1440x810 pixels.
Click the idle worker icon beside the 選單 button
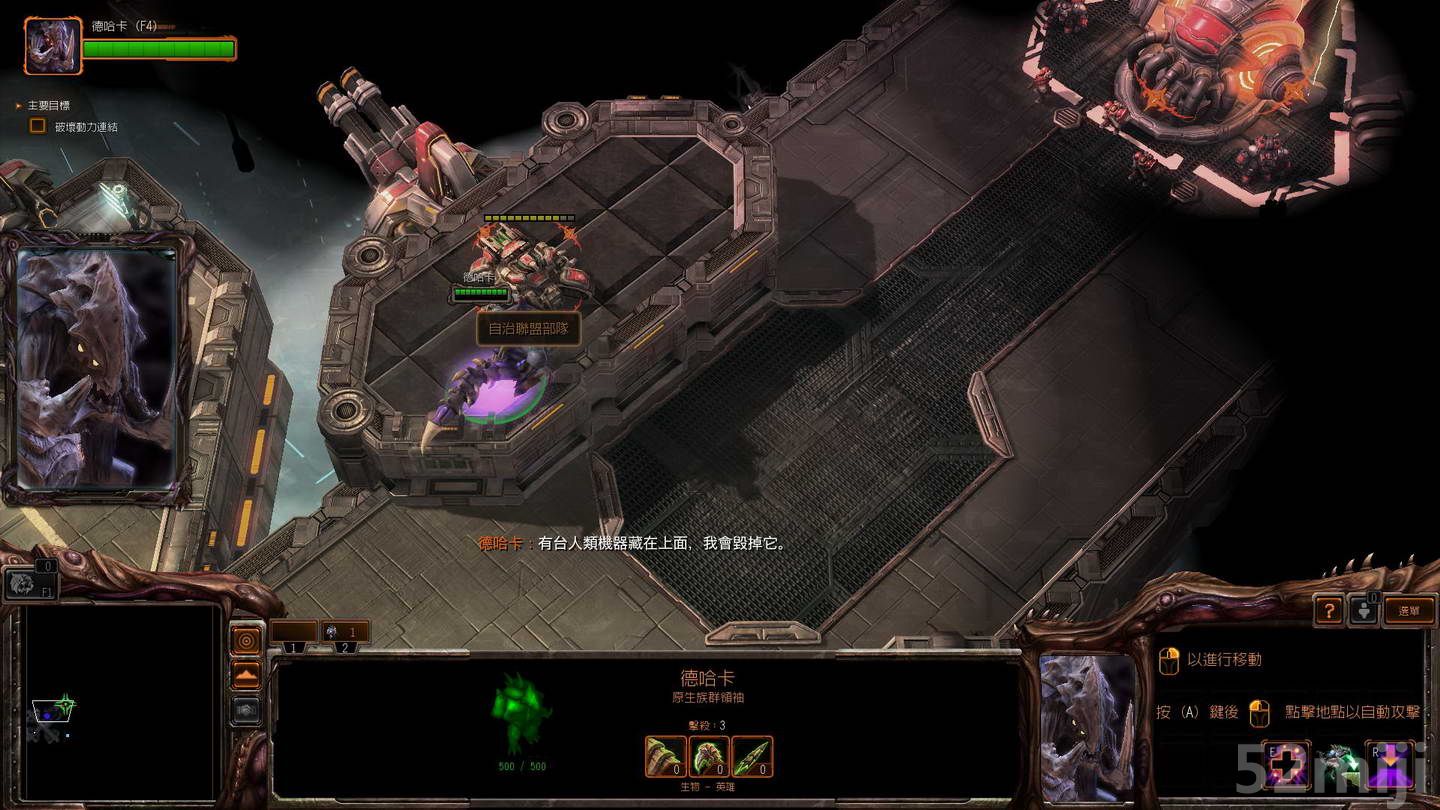click(x=1363, y=611)
